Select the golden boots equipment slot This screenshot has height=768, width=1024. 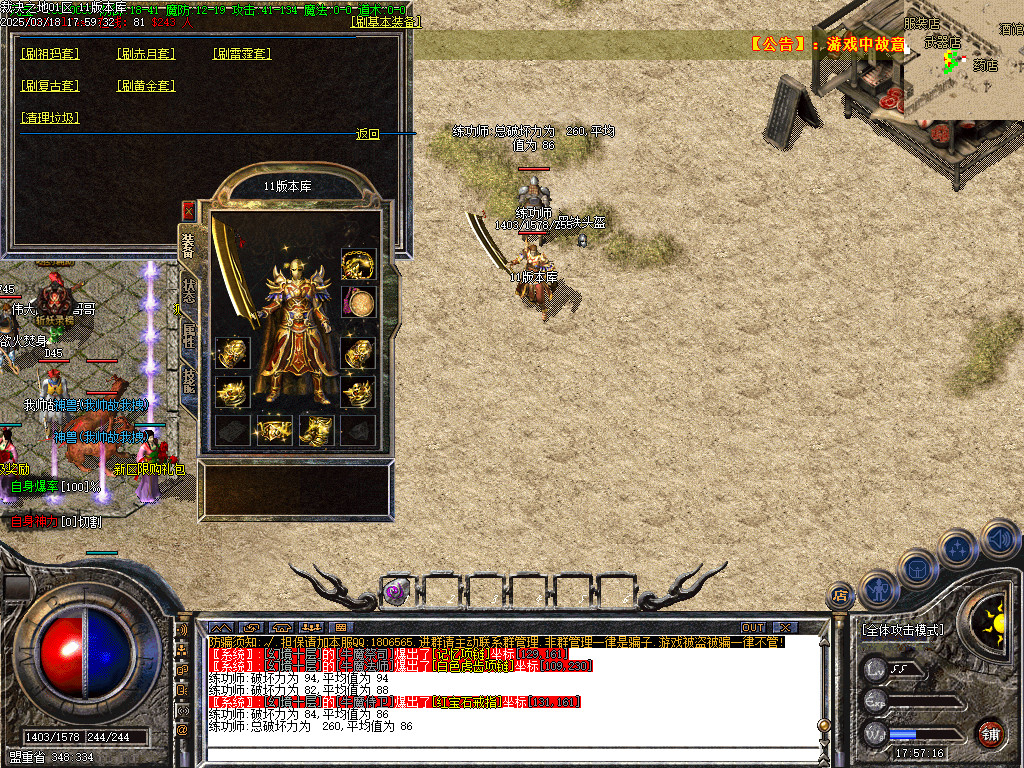tap(316, 430)
